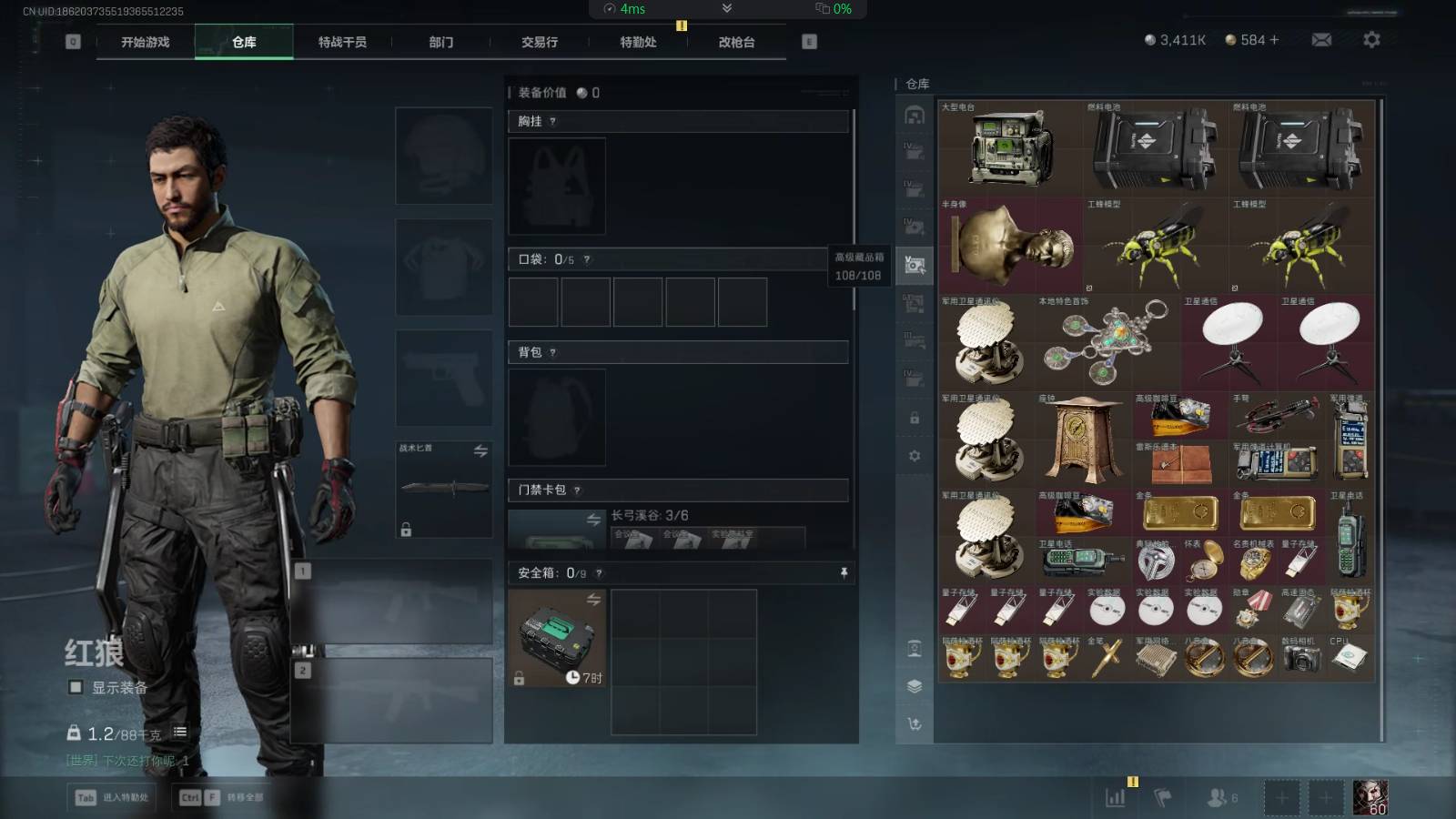Image resolution: width=1456 pixels, height=819 pixels.
Task: Open the 部门 department tab
Action: [x=441, y=42]
